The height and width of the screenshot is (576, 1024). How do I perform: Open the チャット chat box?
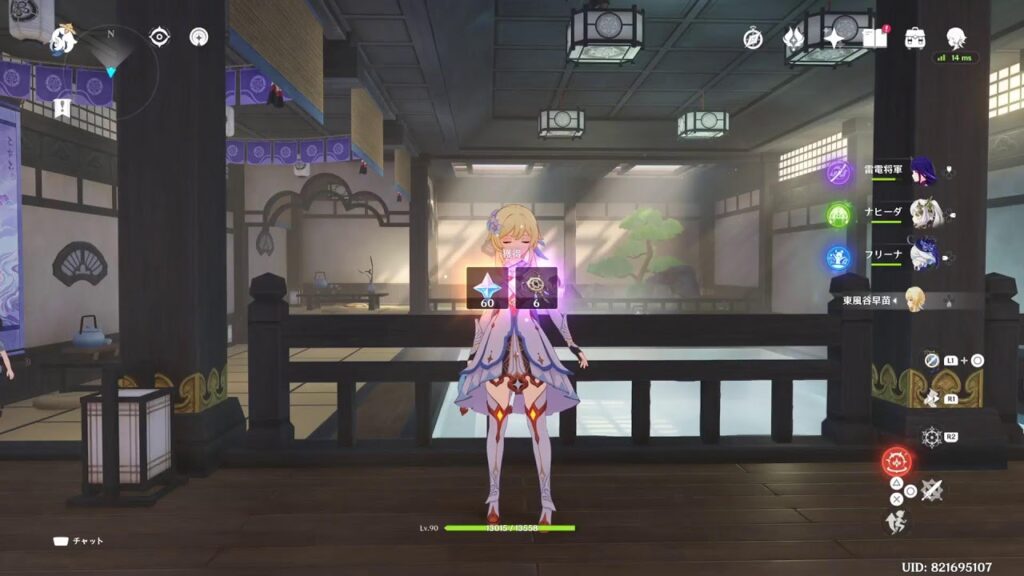click(x=79, y=541)
